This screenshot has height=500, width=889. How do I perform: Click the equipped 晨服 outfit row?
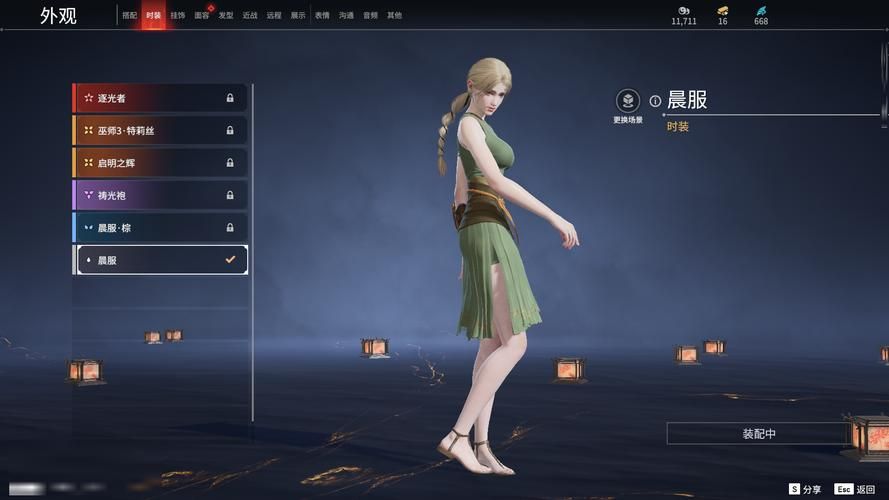click(160, 260)
